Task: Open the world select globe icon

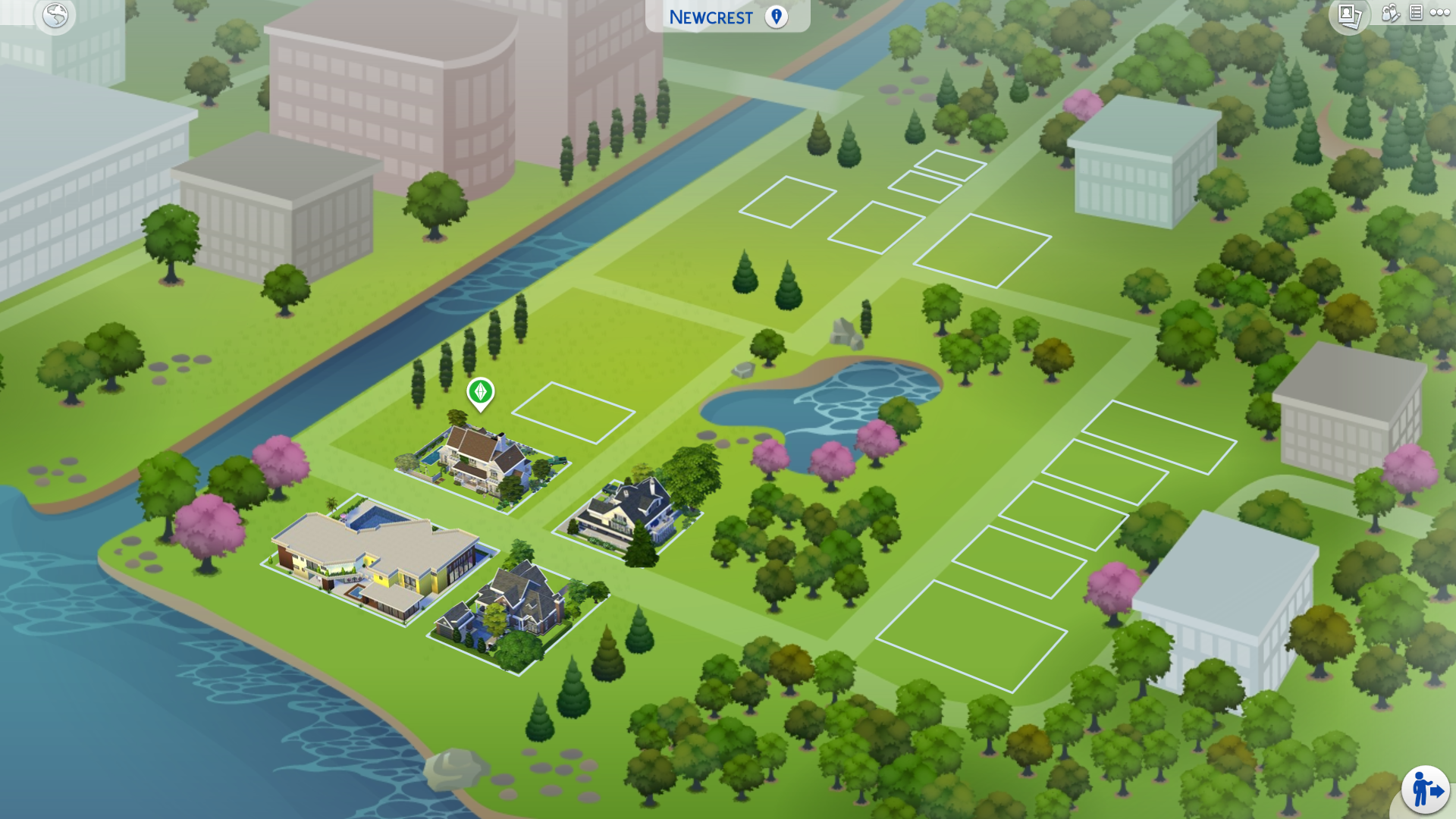Action: tap(55, 15)
